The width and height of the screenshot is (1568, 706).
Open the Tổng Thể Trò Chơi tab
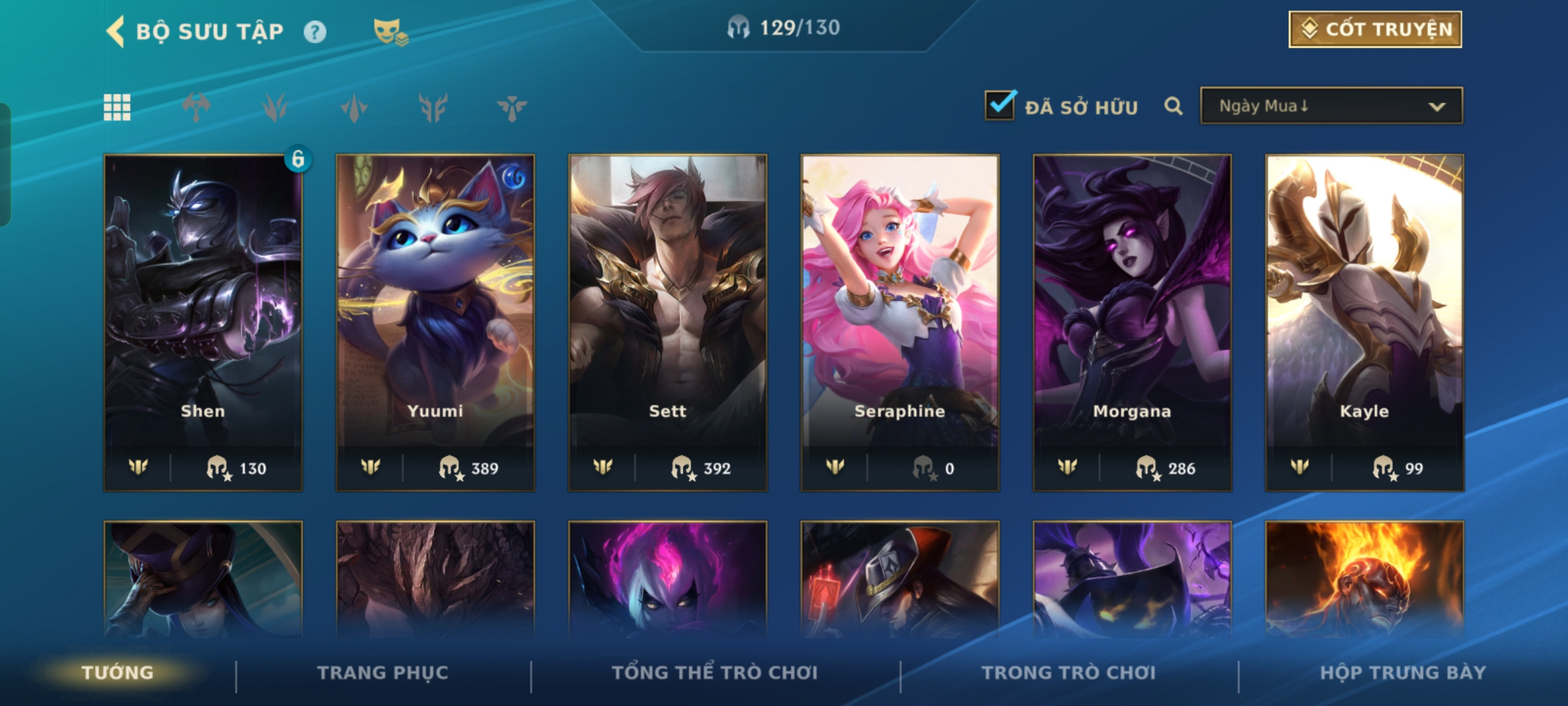tap(715, 673)
